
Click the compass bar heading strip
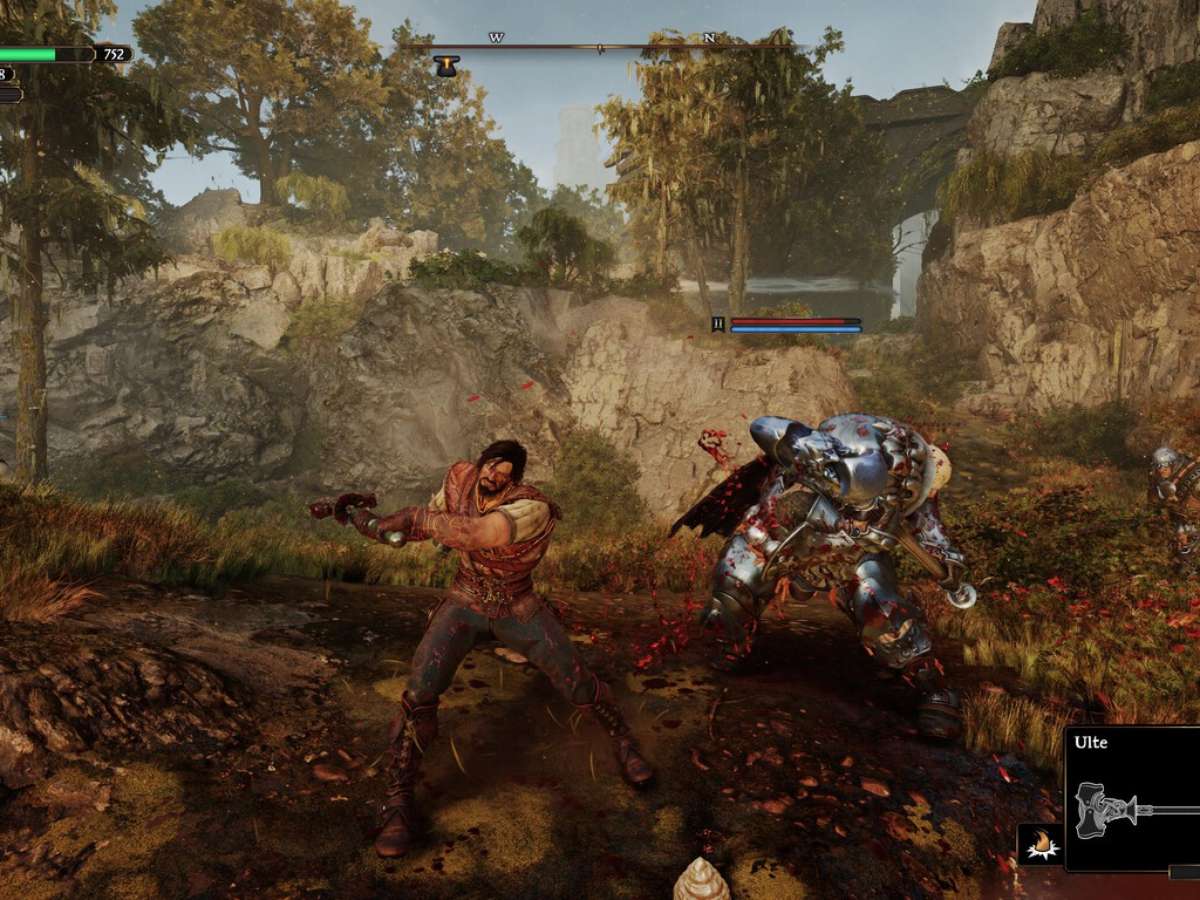coord(600,46)
